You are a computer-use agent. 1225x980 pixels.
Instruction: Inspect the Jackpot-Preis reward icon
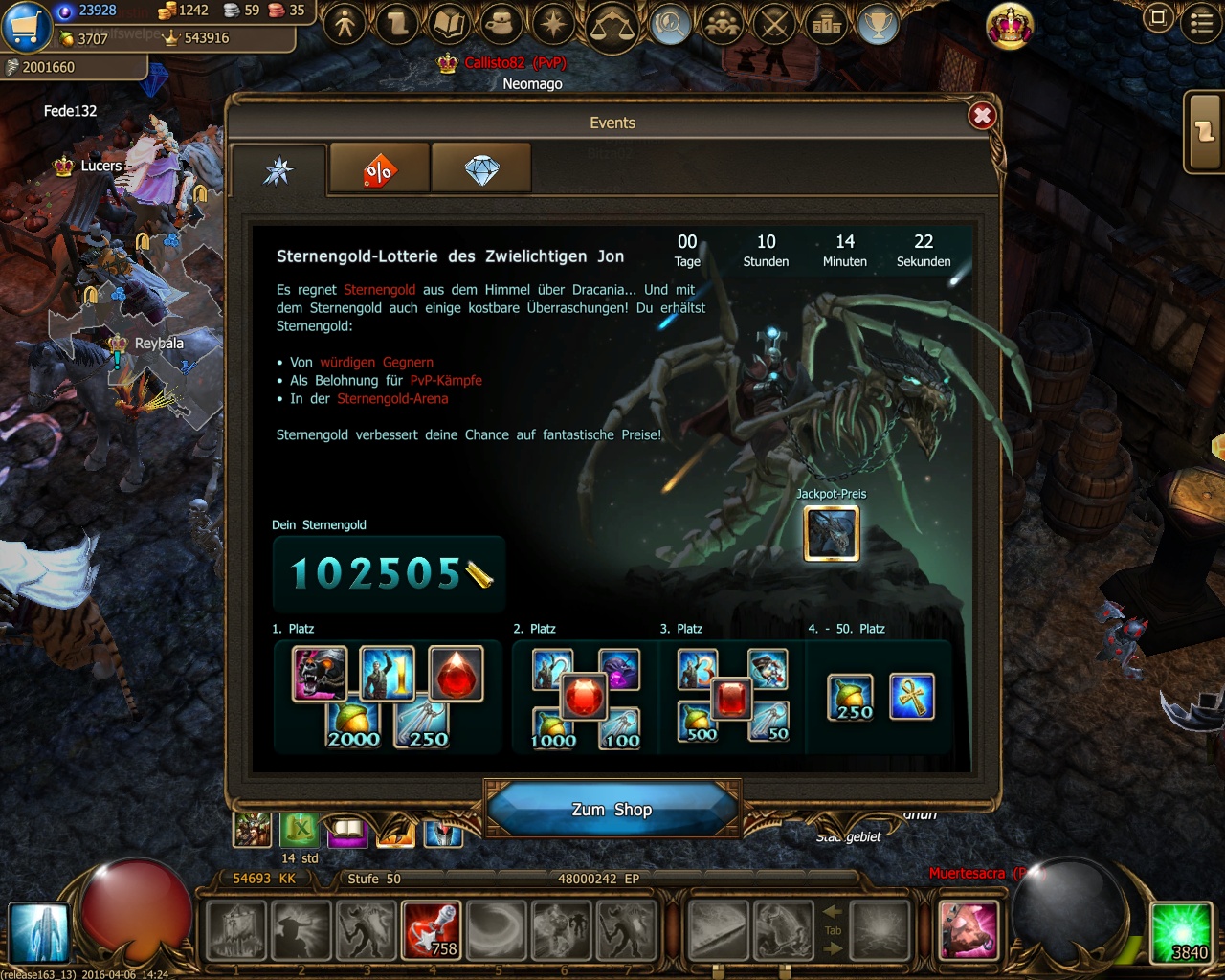click(x=831, y=533)
